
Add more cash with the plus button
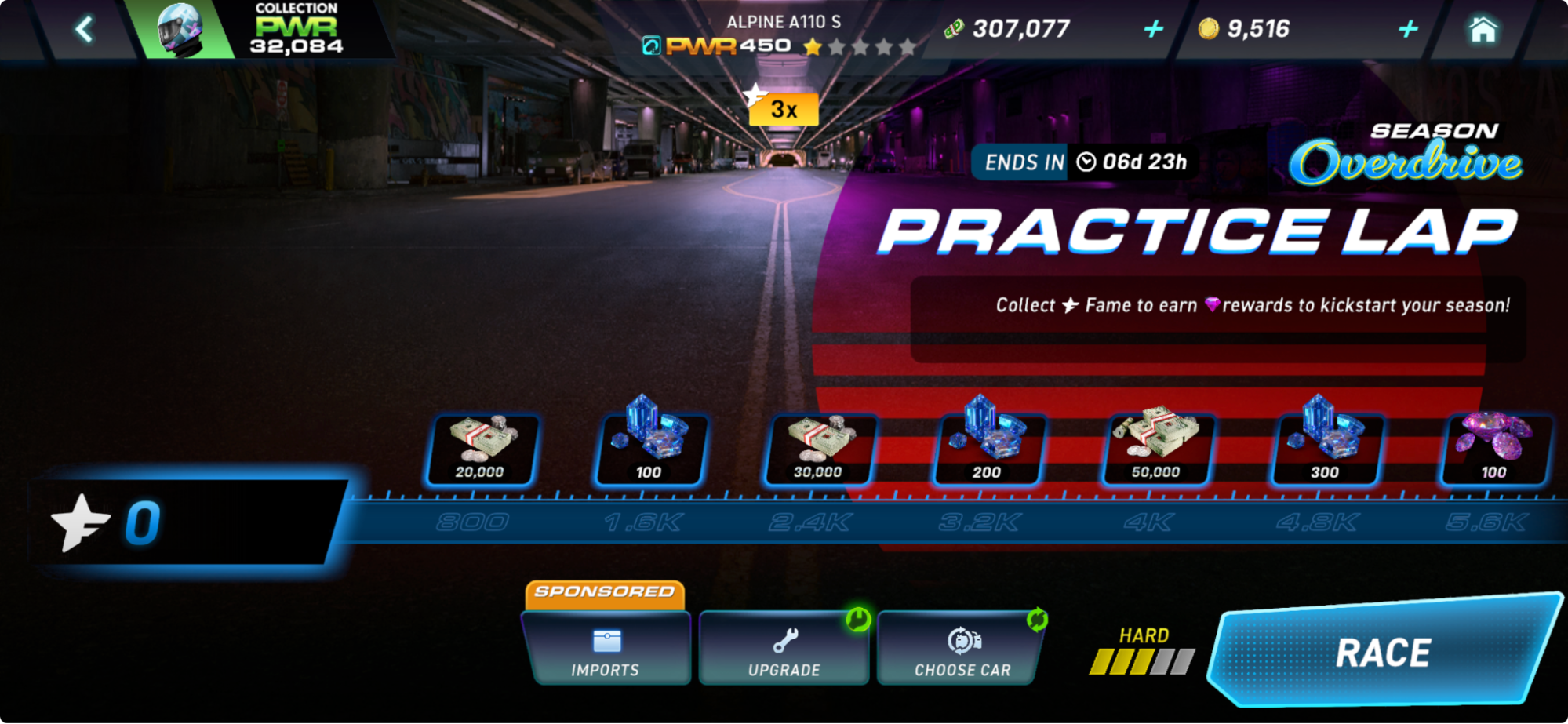click(1152, 30)
